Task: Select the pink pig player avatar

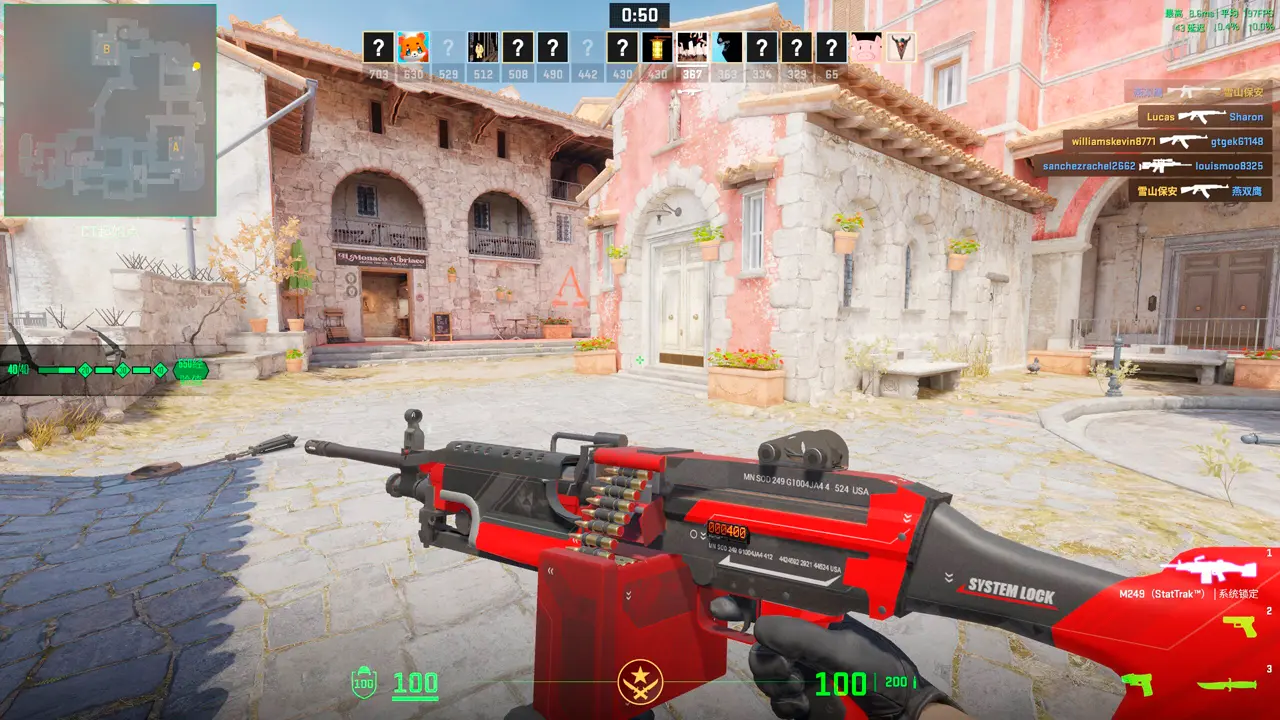Action: point(865,47)
